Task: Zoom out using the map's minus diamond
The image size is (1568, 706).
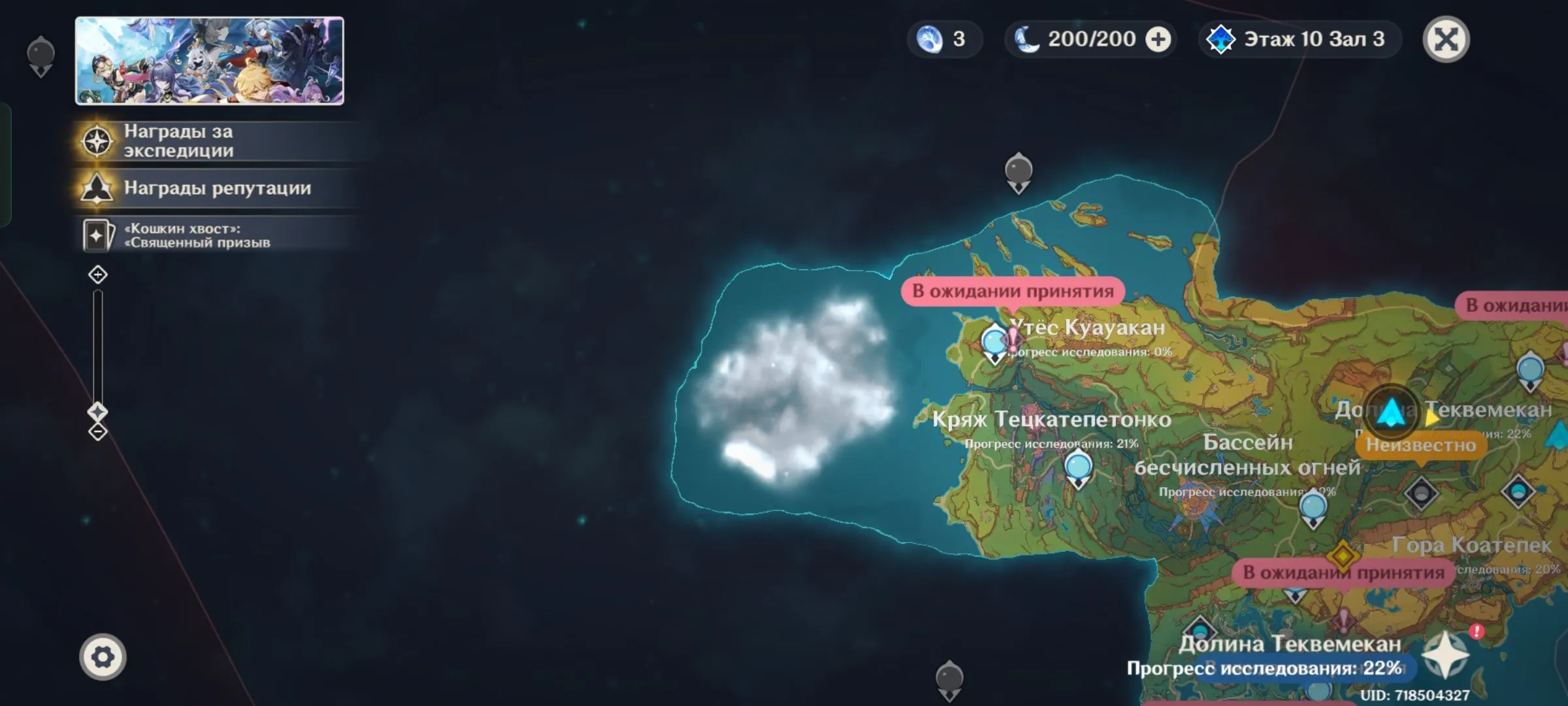Action: coord(98,432)
